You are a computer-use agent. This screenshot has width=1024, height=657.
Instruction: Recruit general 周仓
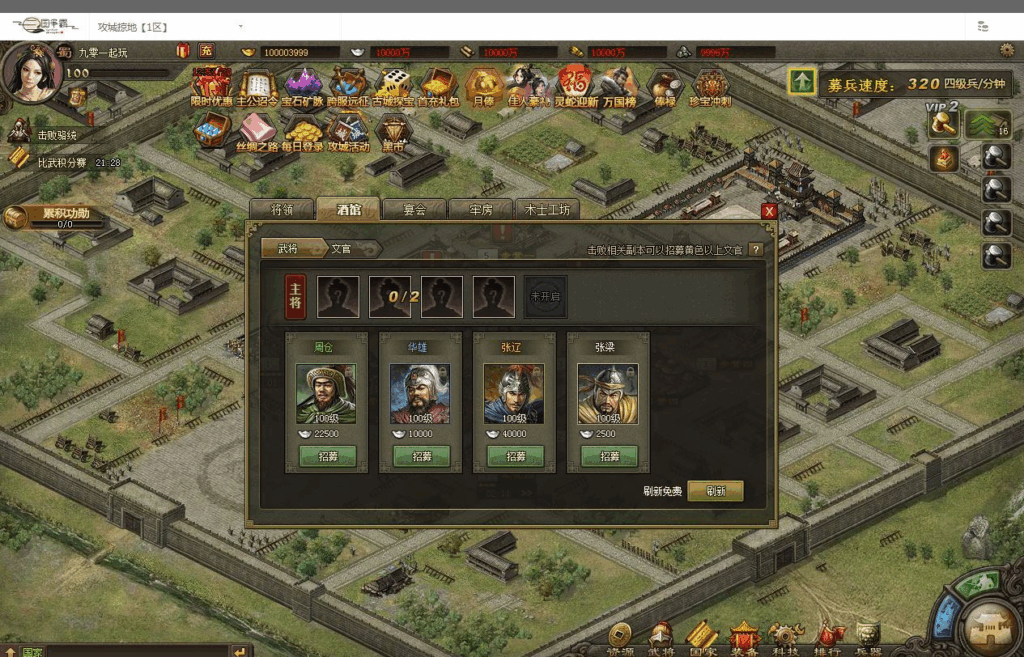pos(326,456)
